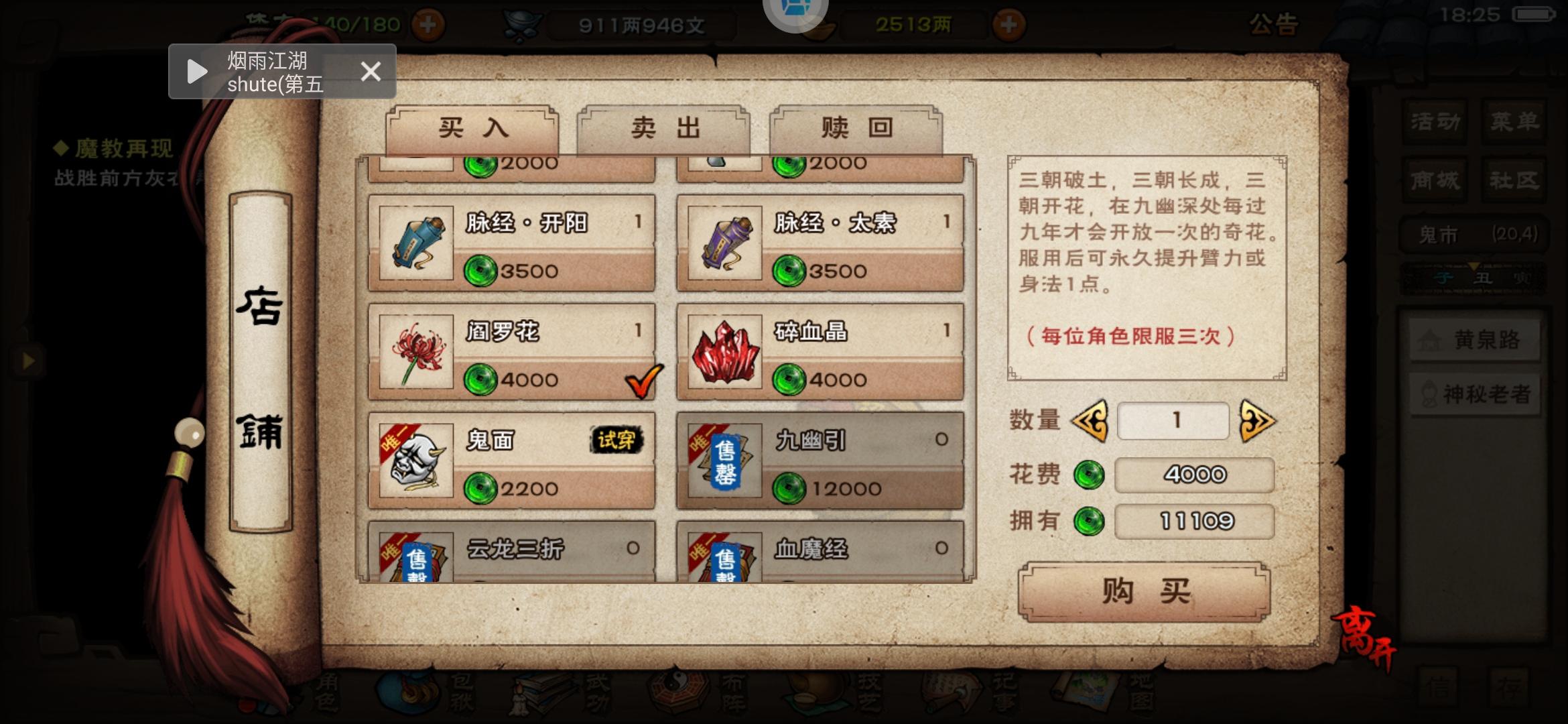Screen dimensions: 1568x724
Task: Talk to the 神秘老者 mysterious elder
Action: click(x=1474, y=395)
